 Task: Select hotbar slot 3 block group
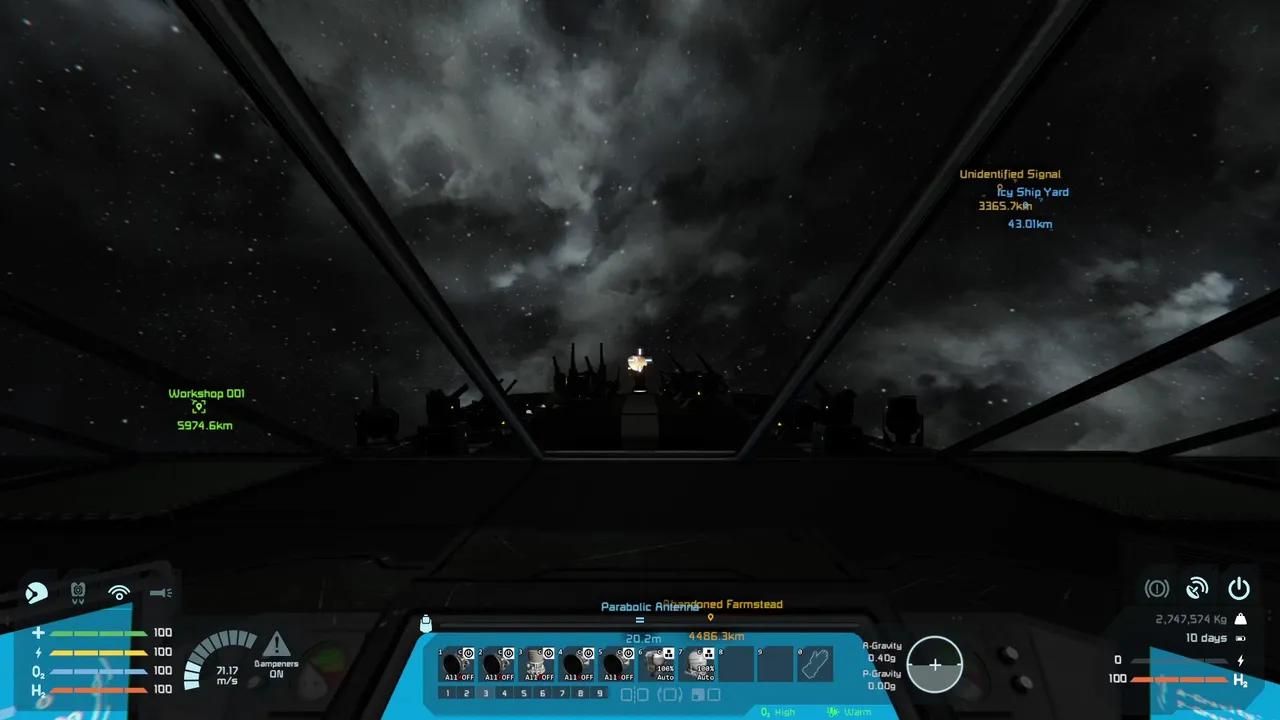[x=538, y=663]
